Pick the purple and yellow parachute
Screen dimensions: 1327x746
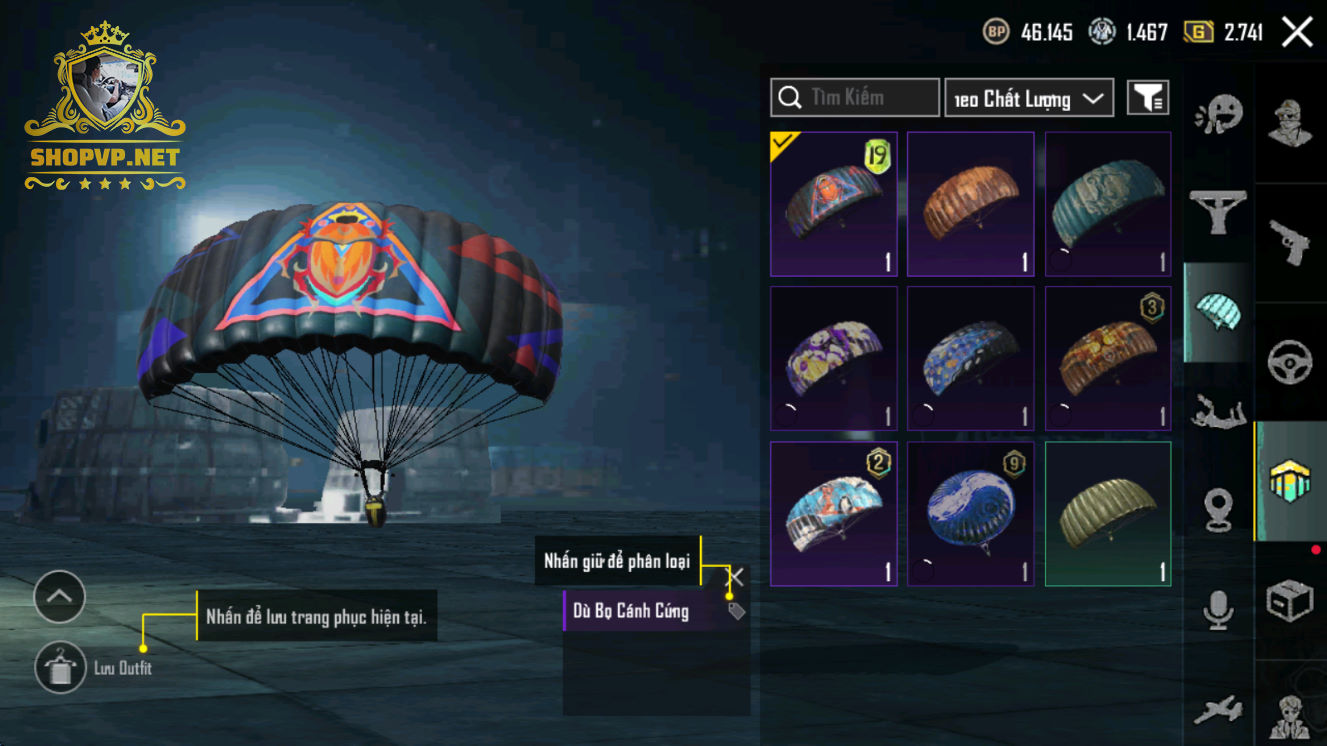tap(833, 359)
